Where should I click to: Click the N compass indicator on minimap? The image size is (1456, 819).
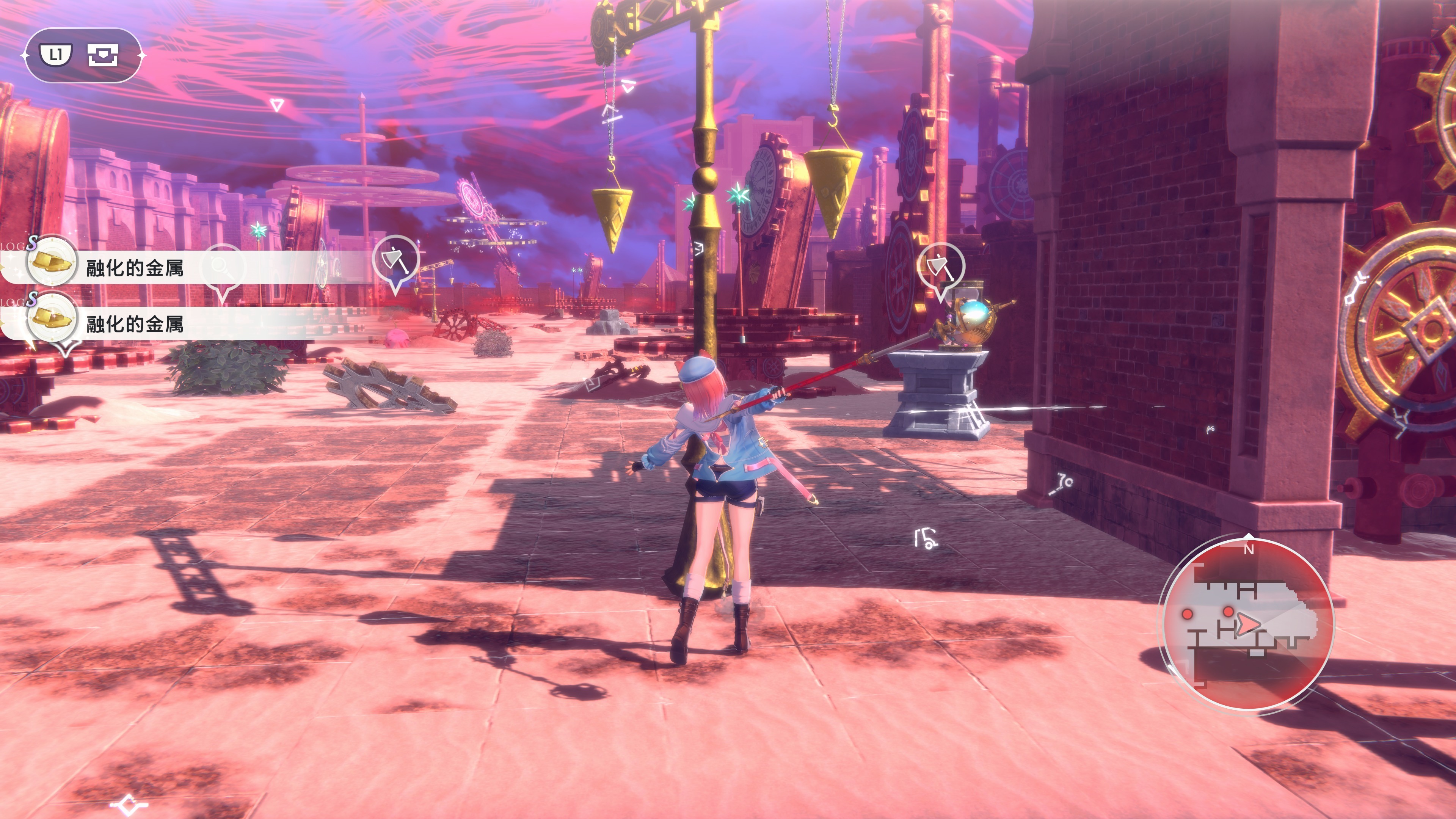click(1249, 549)
